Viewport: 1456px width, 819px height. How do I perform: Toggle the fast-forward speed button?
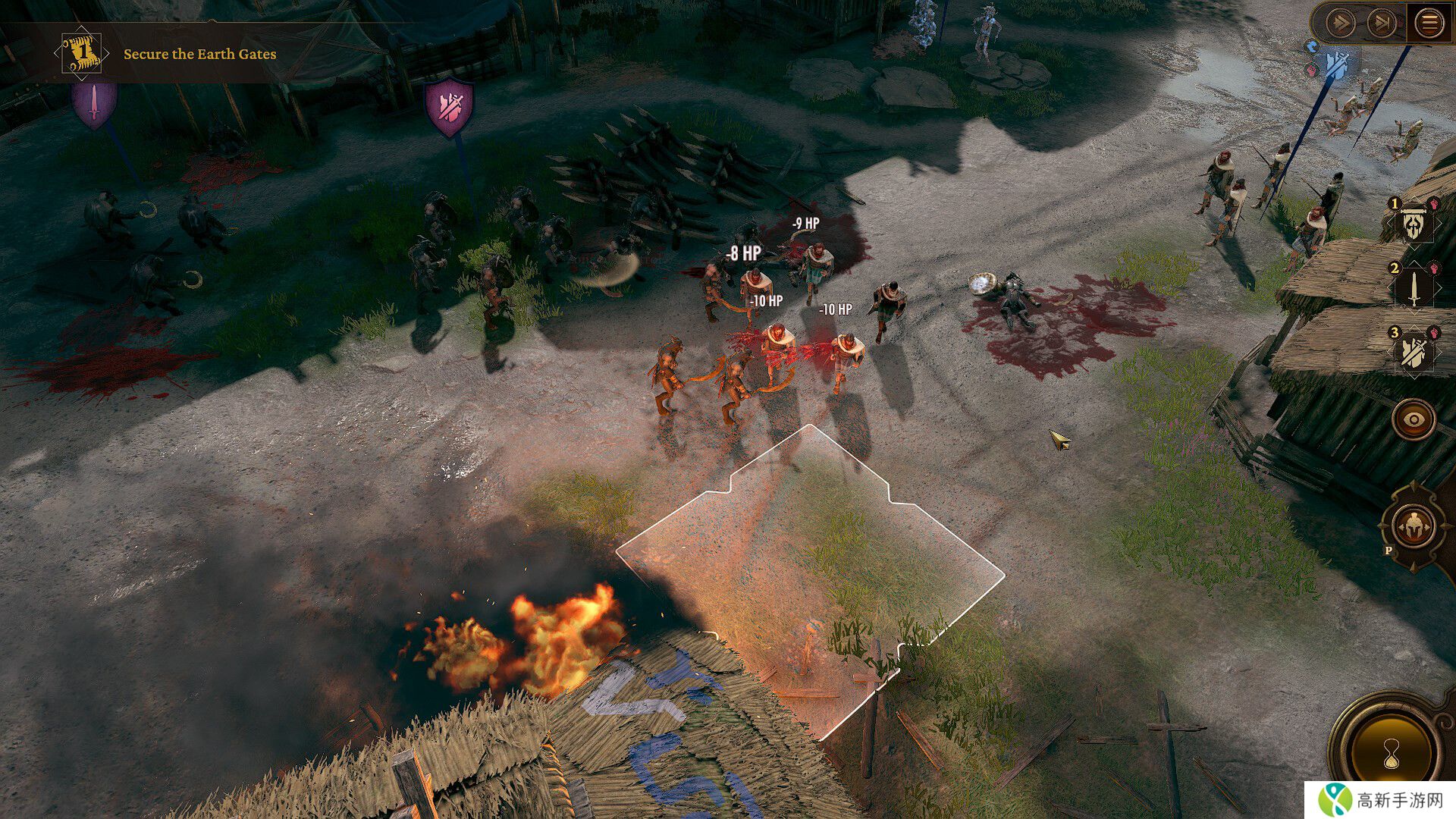[x=1341, y=24]
